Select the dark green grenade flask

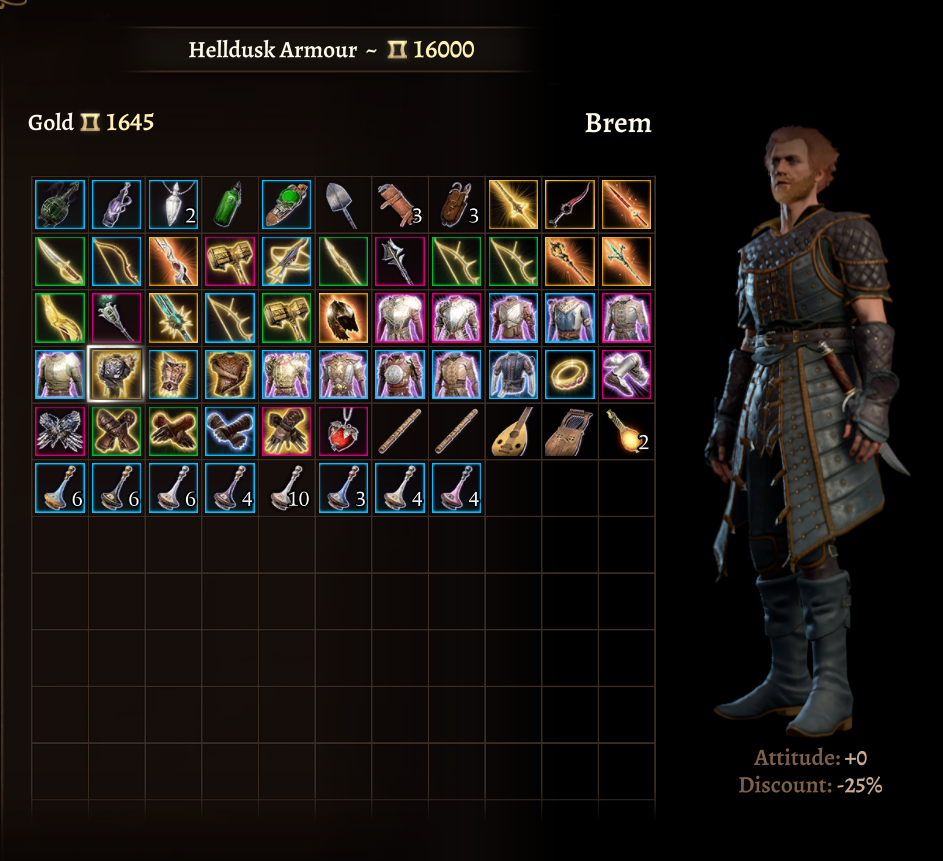tap(60, 205)
